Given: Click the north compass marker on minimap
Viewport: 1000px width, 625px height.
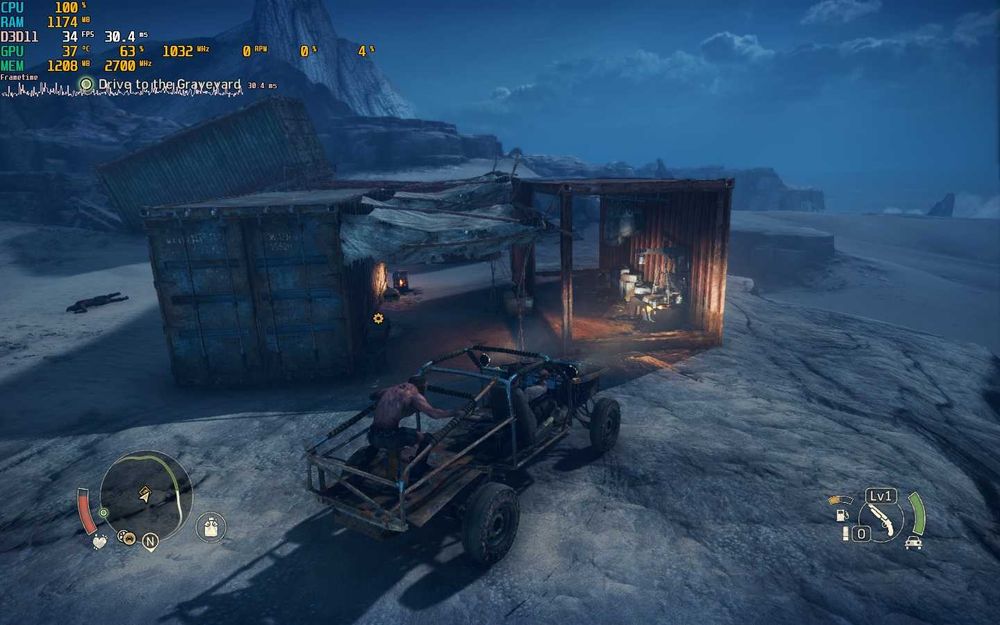Looking at the screenshot, I should point(150,542).
